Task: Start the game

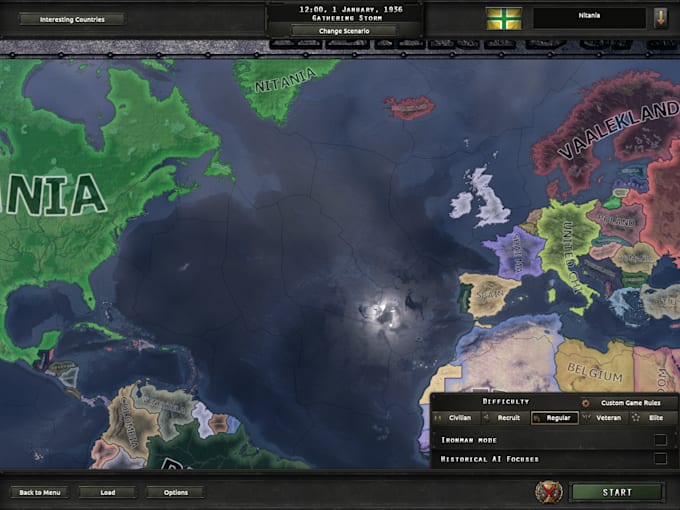Action: (617, 492)
